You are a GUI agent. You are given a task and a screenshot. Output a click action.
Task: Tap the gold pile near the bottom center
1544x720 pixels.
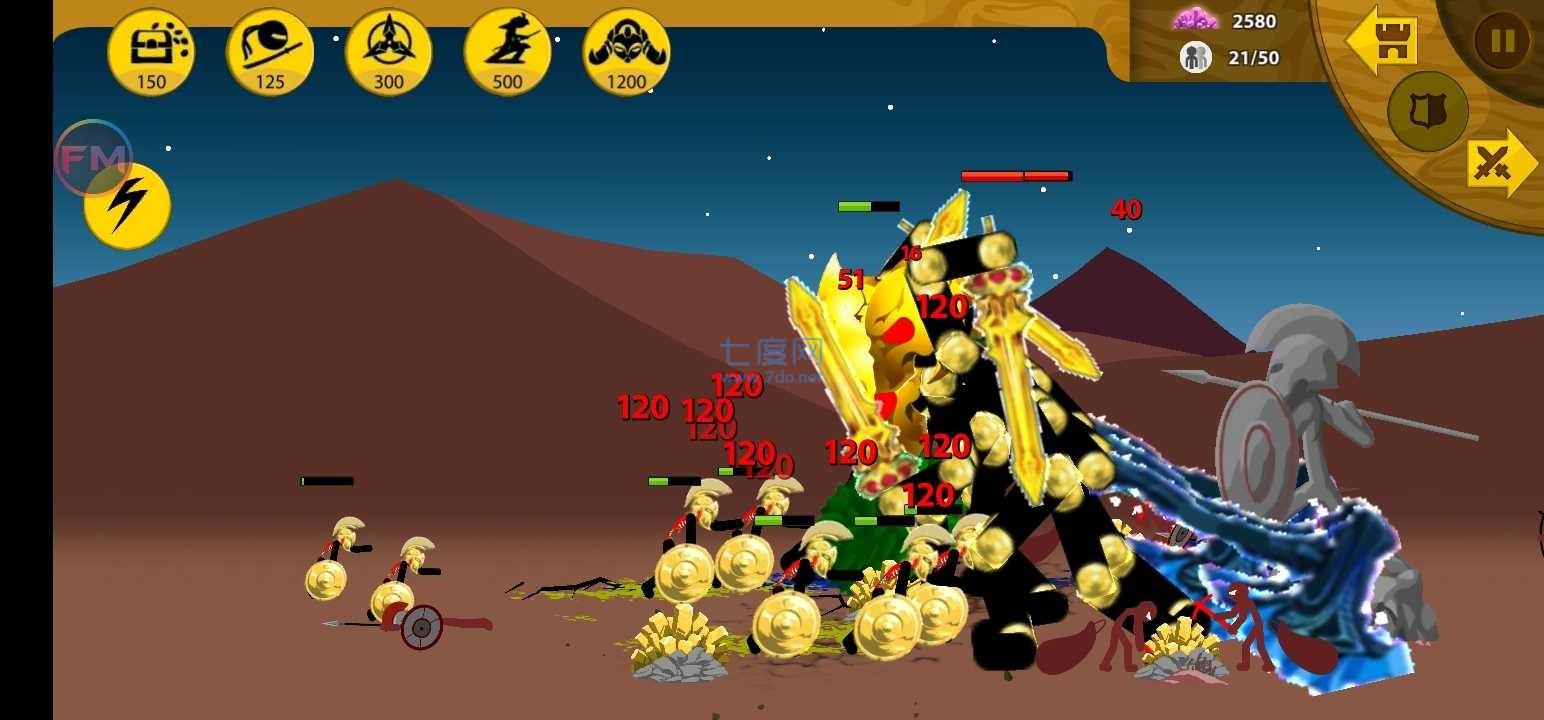pyautogui.click(x=680, y=640)
